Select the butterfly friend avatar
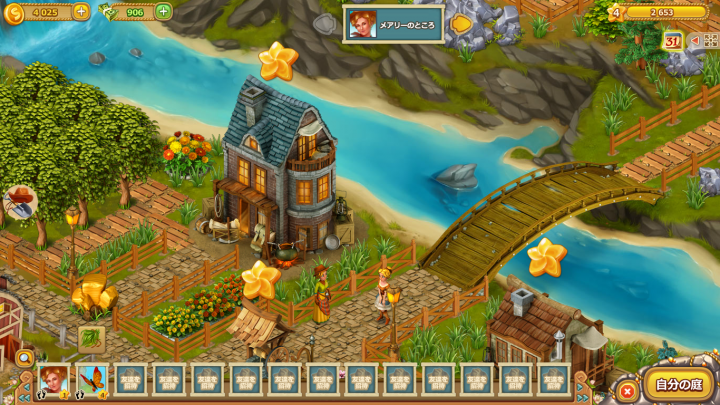 [92, 380]
